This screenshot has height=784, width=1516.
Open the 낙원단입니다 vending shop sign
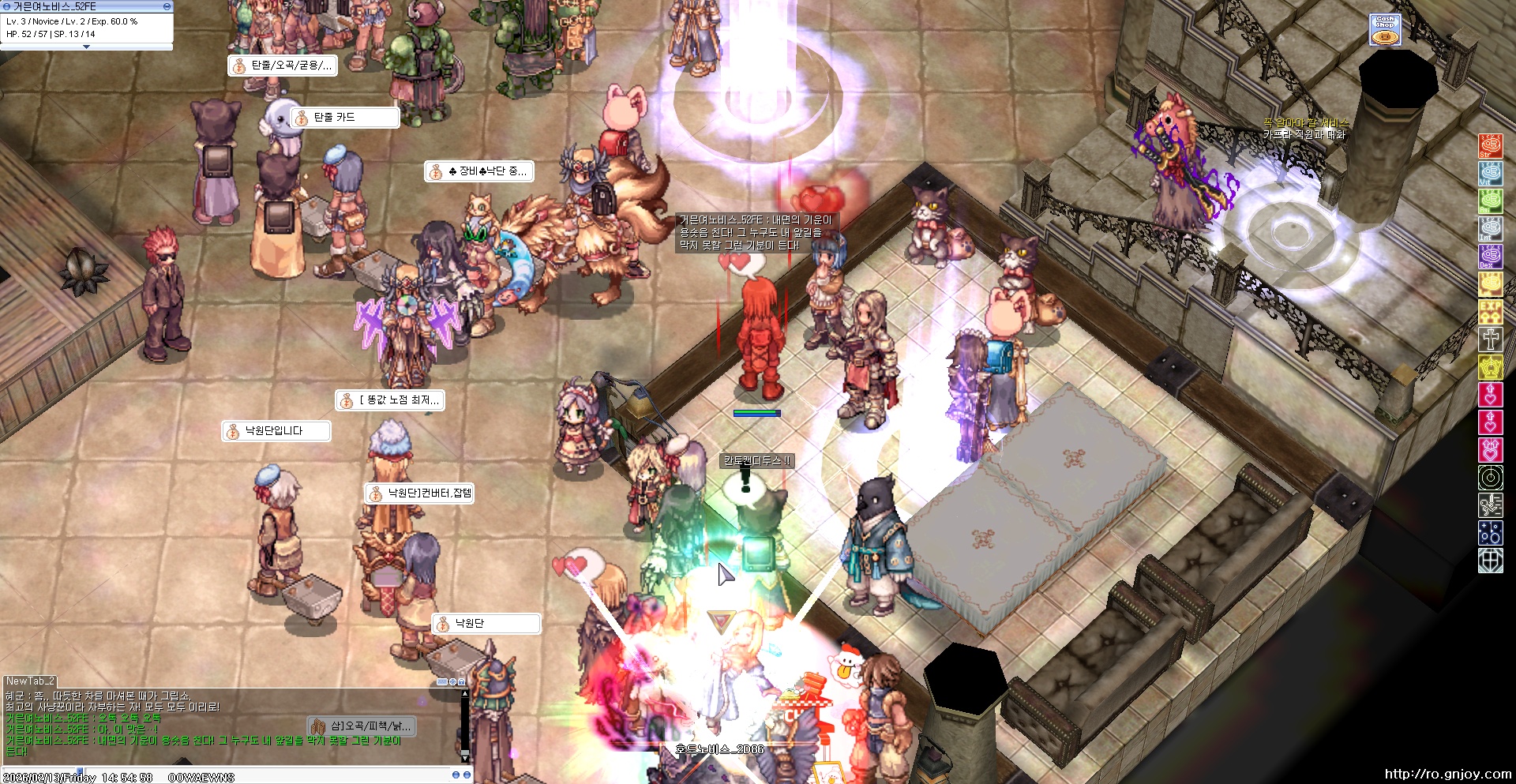point(276,431)
